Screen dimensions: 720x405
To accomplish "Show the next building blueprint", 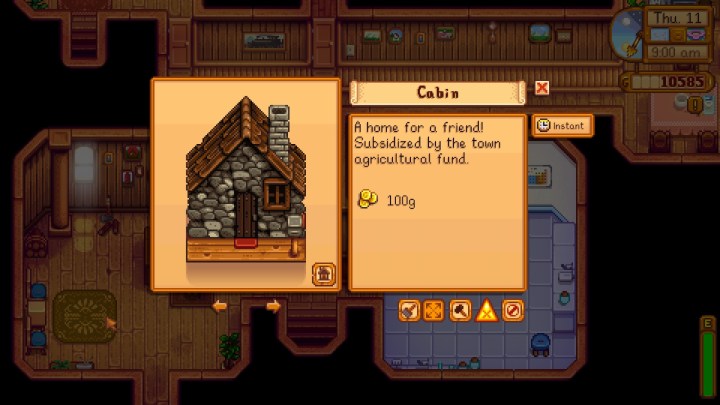I will (x=273, y=306).
